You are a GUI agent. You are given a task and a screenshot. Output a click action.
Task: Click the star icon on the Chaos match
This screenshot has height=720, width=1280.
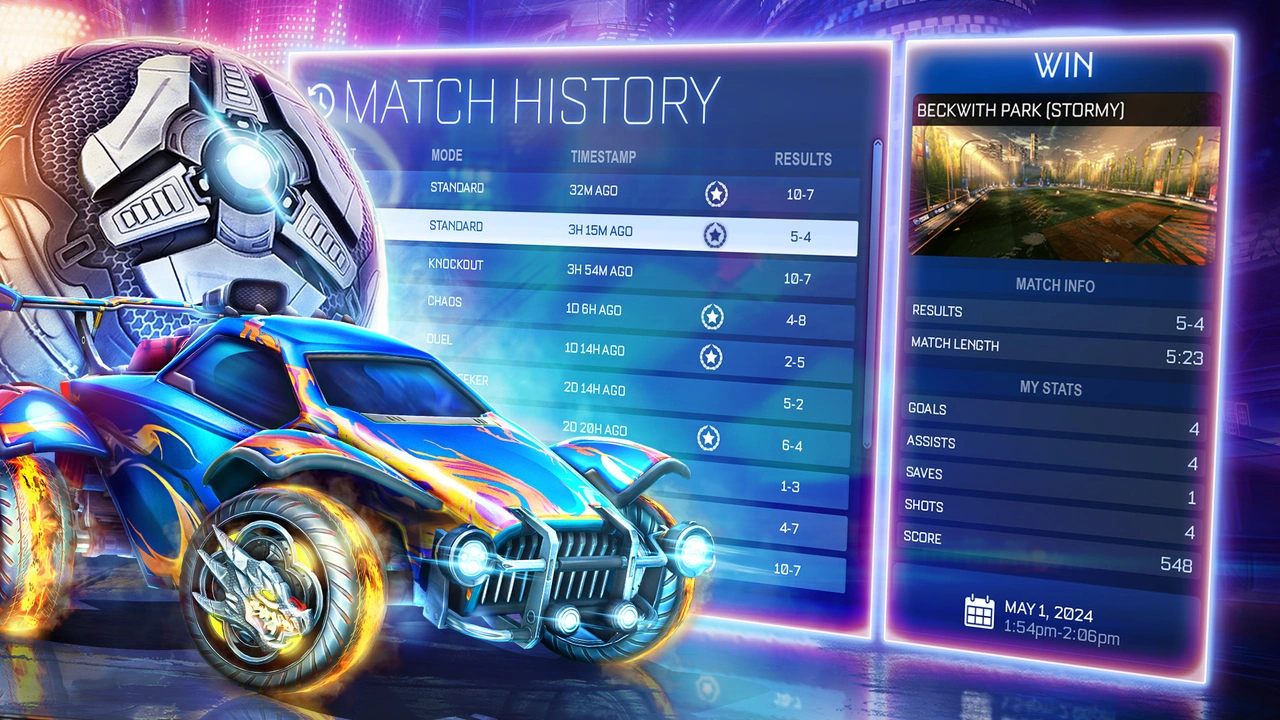(714, 314)
